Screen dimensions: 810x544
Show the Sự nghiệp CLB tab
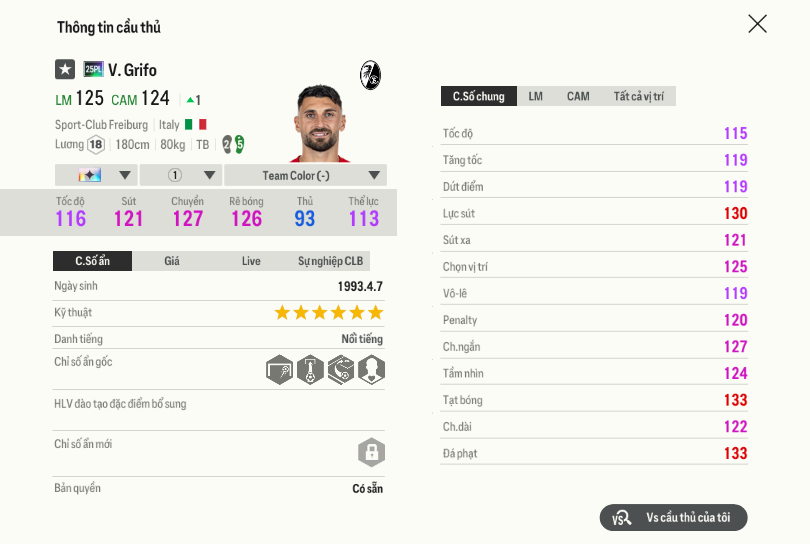[330, 261]
